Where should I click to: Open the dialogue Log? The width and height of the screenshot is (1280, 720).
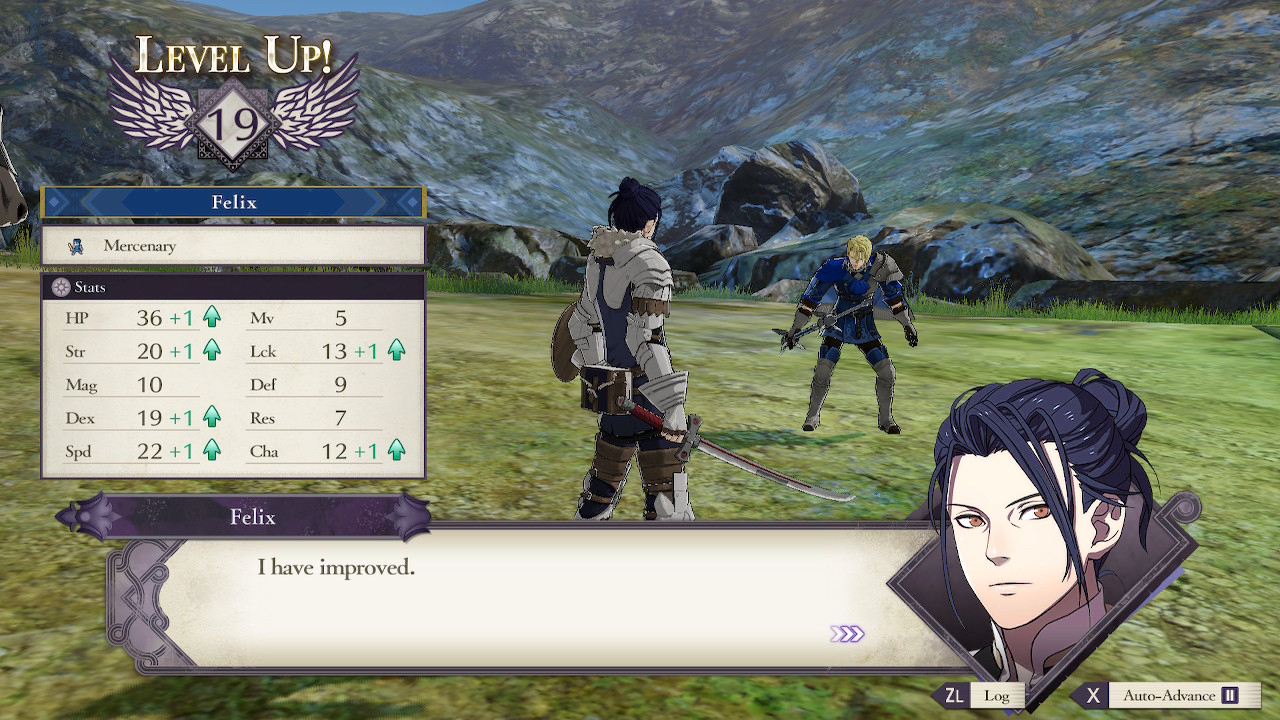(985, 696)
